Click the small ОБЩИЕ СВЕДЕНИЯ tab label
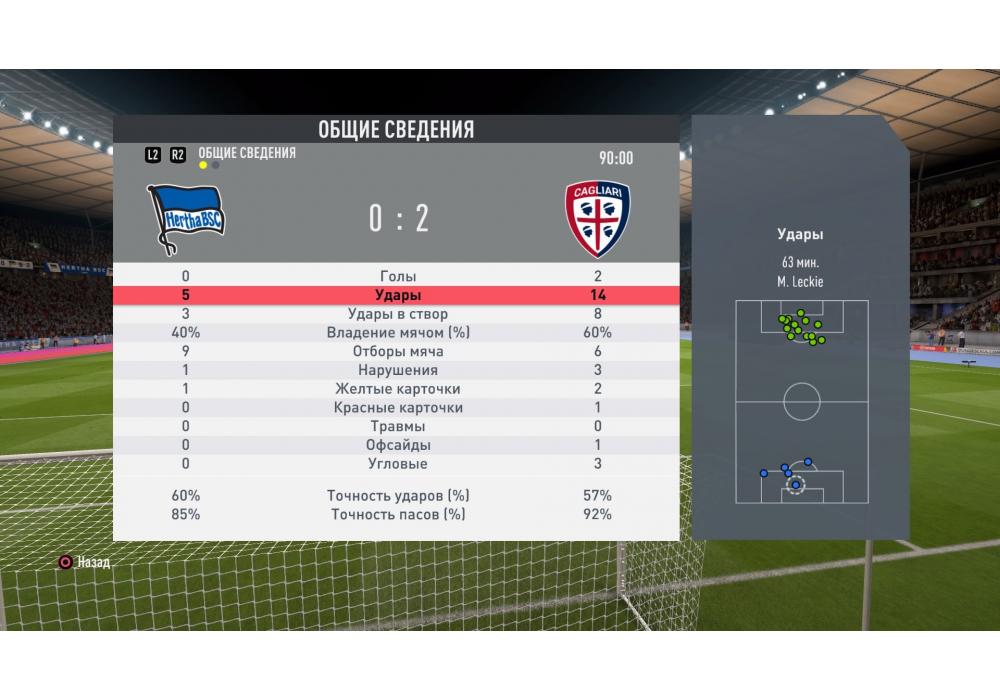Image resolution: width=1000 pixels, height=700 pixels. (x=247, y=153)
